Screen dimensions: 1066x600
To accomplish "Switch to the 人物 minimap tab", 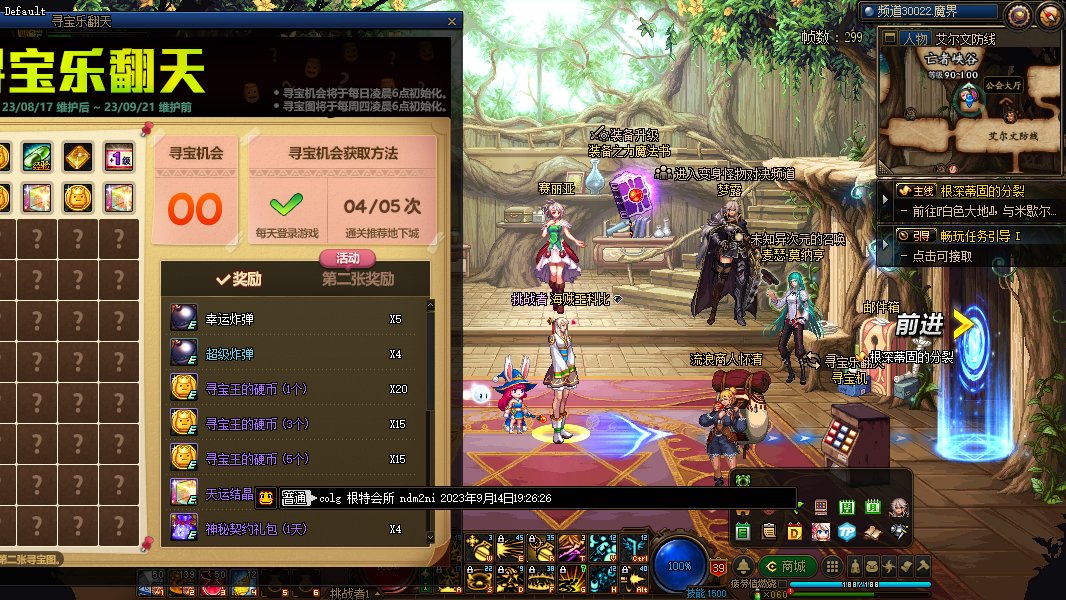I will pos(914,39).
